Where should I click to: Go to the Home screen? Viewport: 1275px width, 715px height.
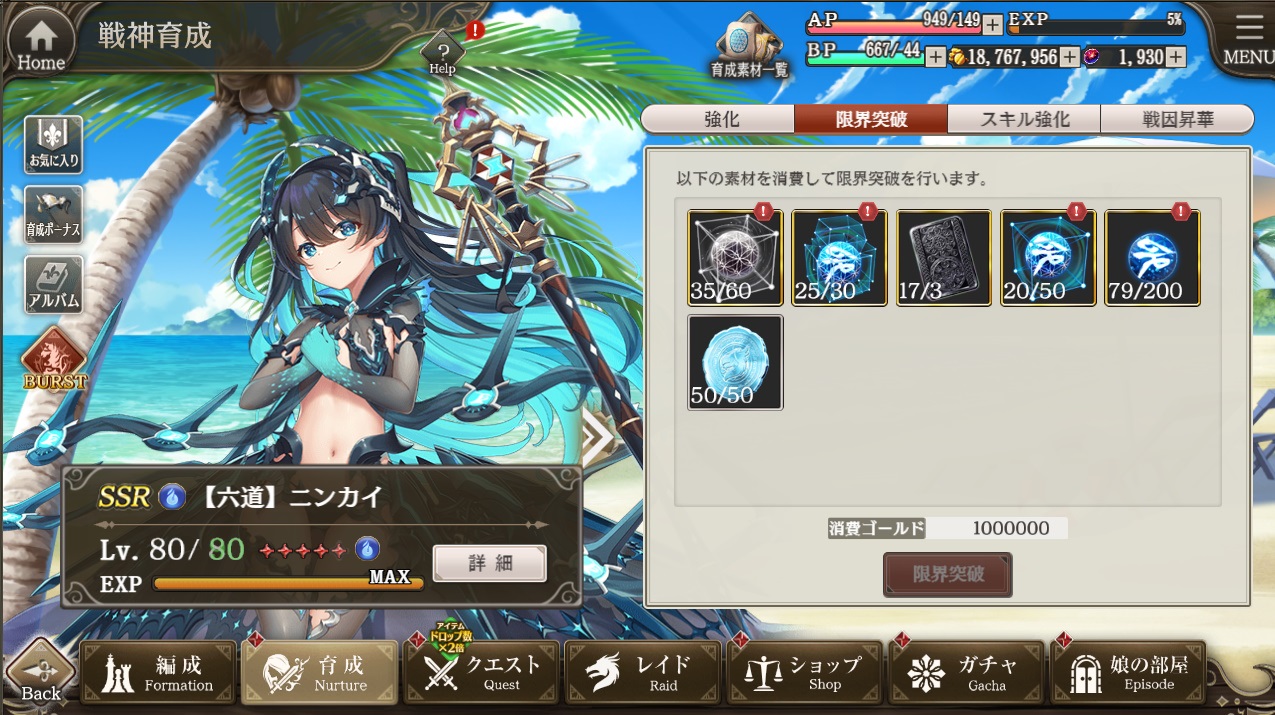[41, 42]
